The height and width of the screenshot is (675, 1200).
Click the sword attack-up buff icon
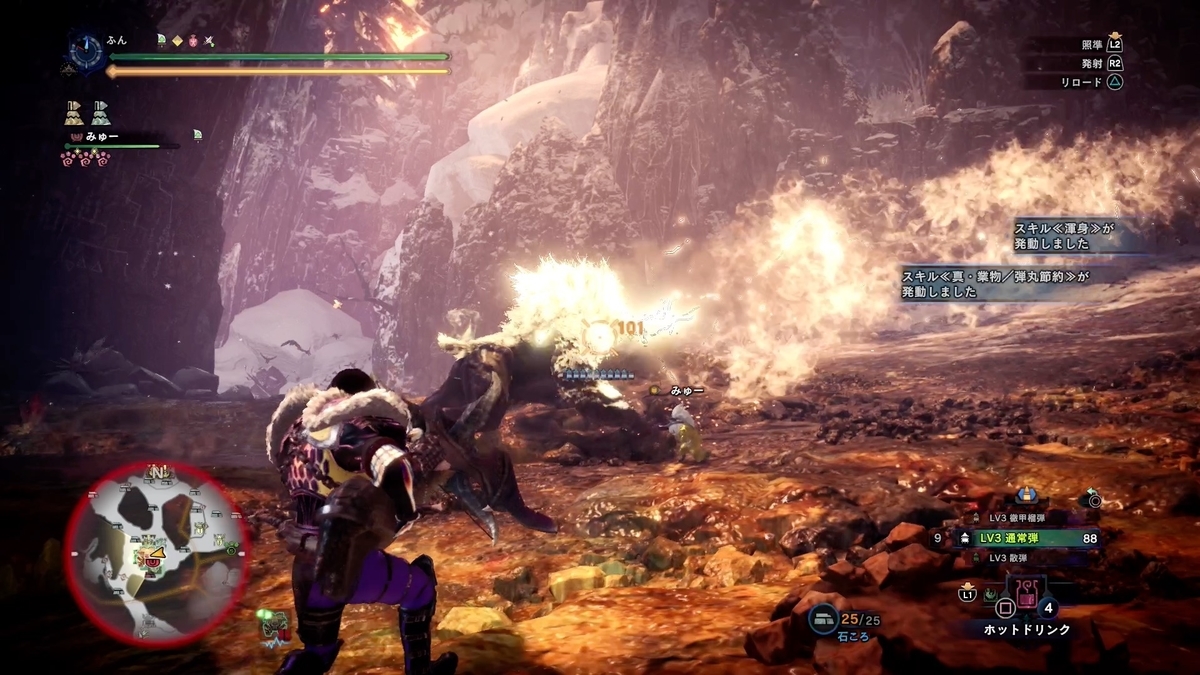coord(210,41)
